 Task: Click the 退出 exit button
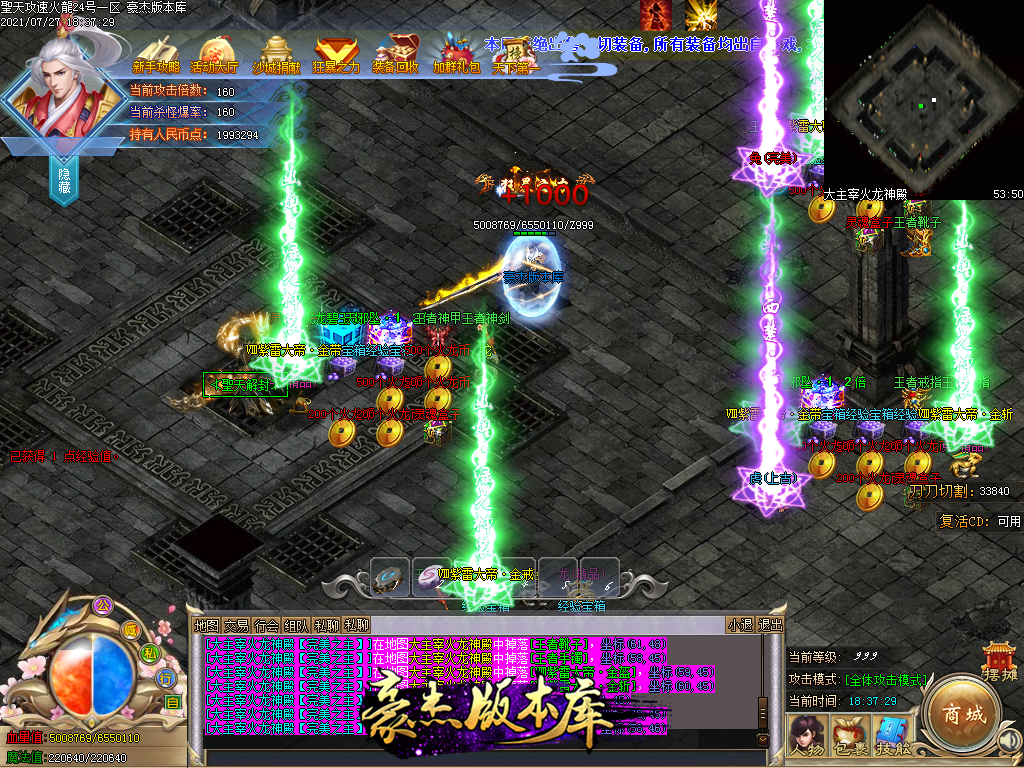(771, 625)
